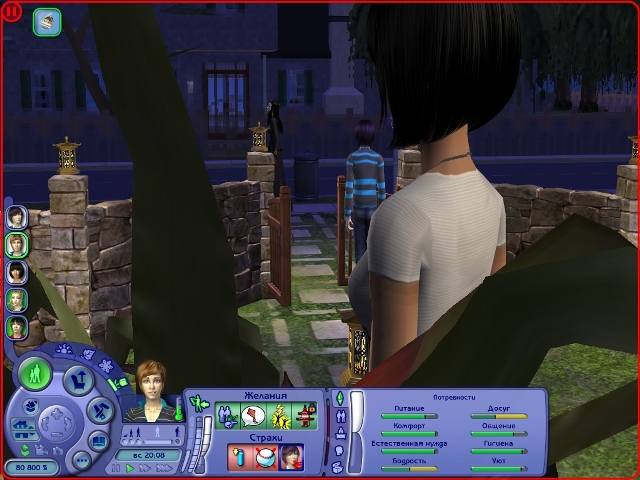Select the last family member portrait
Viewport: 640px width, 480px height.
16,326
